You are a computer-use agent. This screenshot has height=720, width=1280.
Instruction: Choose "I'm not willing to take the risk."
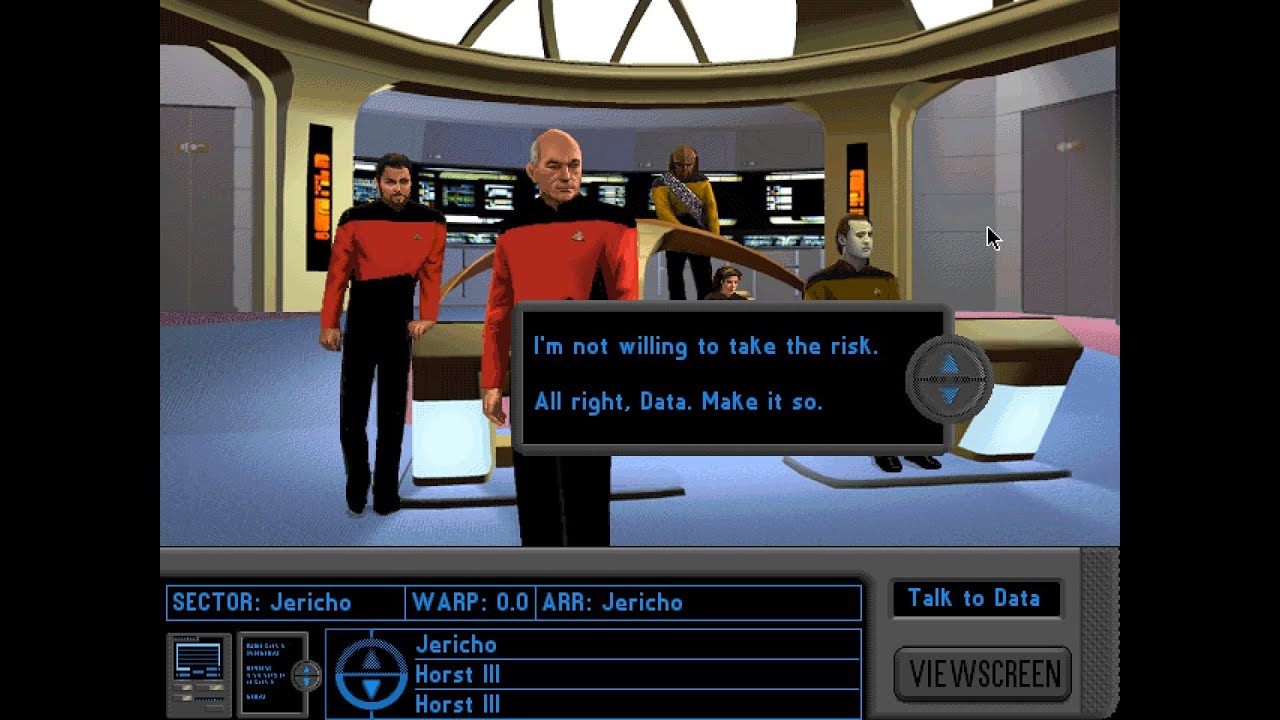click(x=705, y=347)
